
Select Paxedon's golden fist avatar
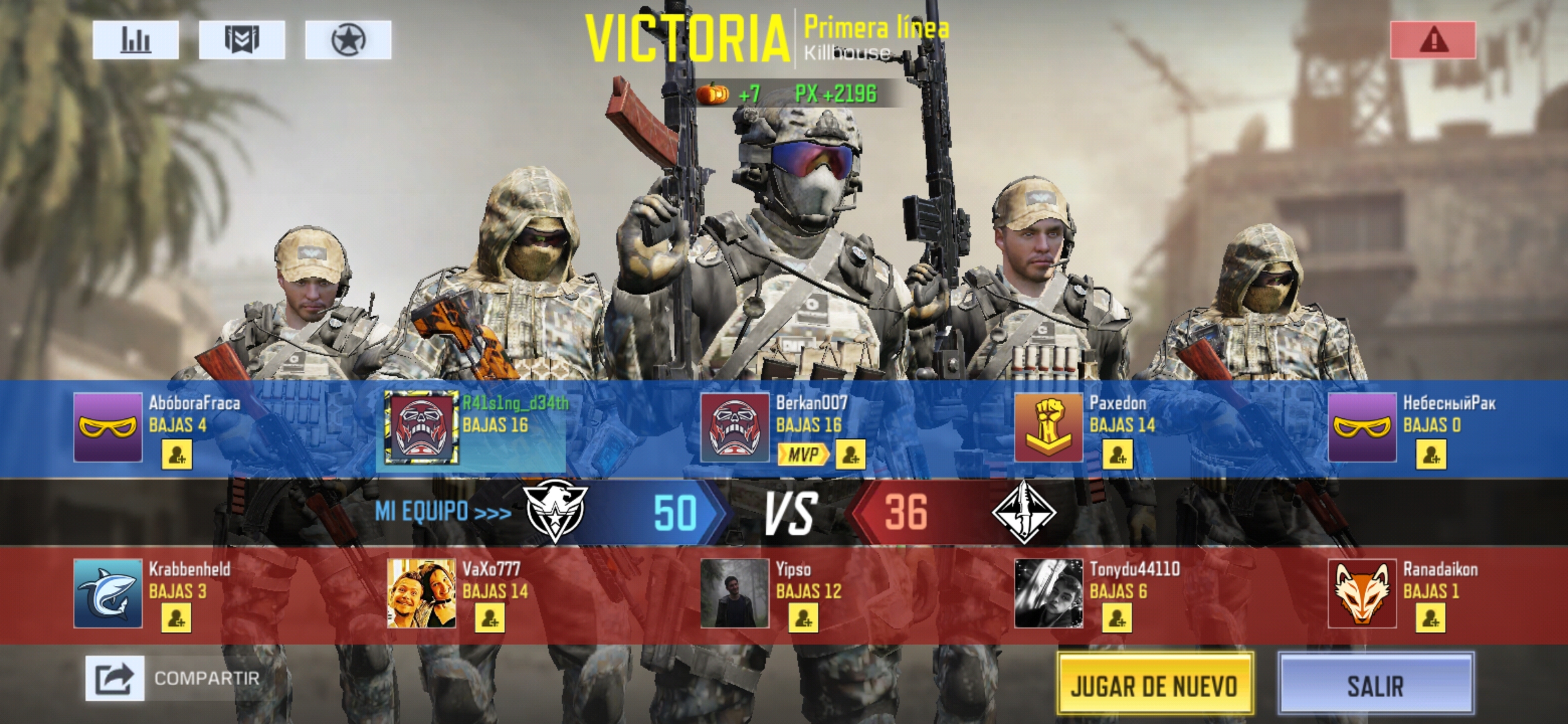pyautogui.click(x=1048, y=428)
